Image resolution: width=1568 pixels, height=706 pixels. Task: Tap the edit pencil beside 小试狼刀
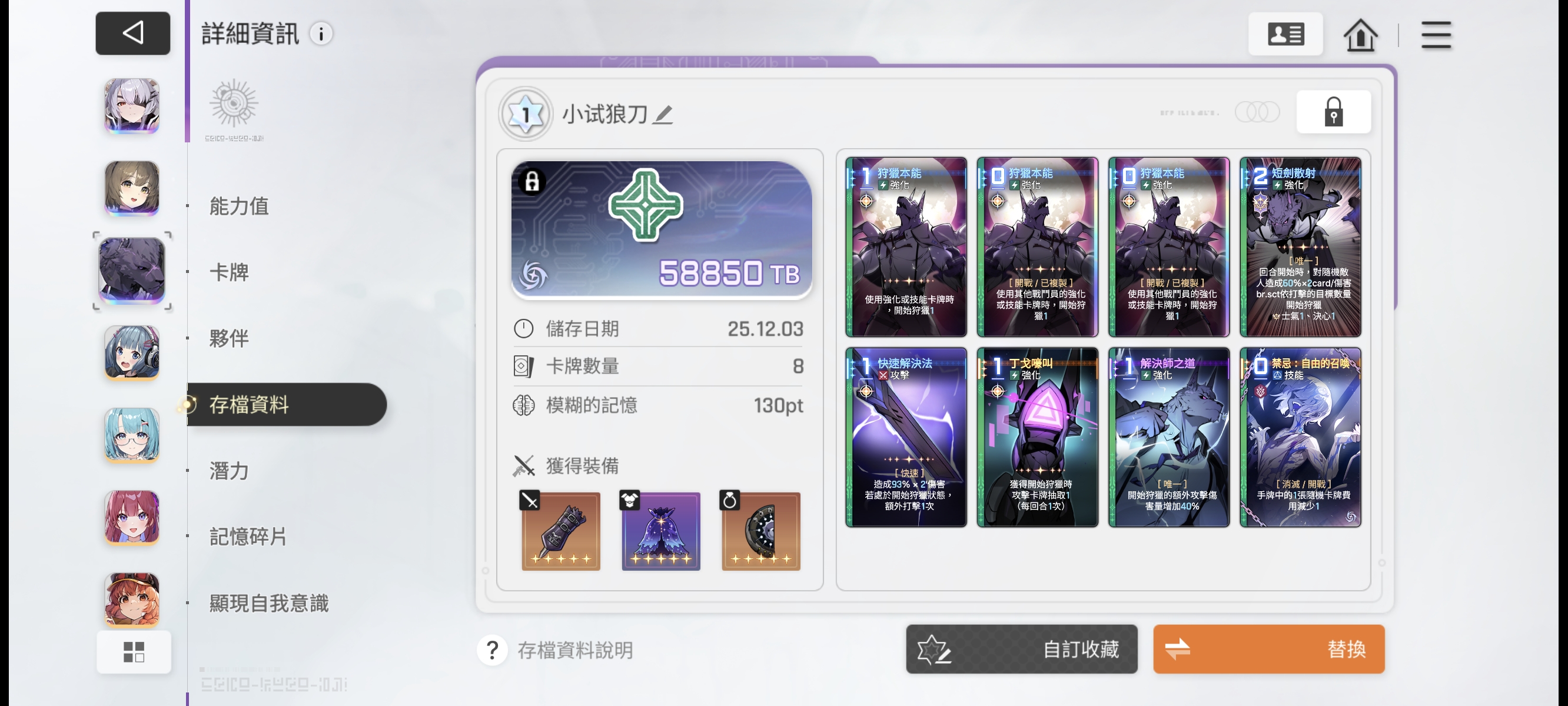click(x=666, y=116)
